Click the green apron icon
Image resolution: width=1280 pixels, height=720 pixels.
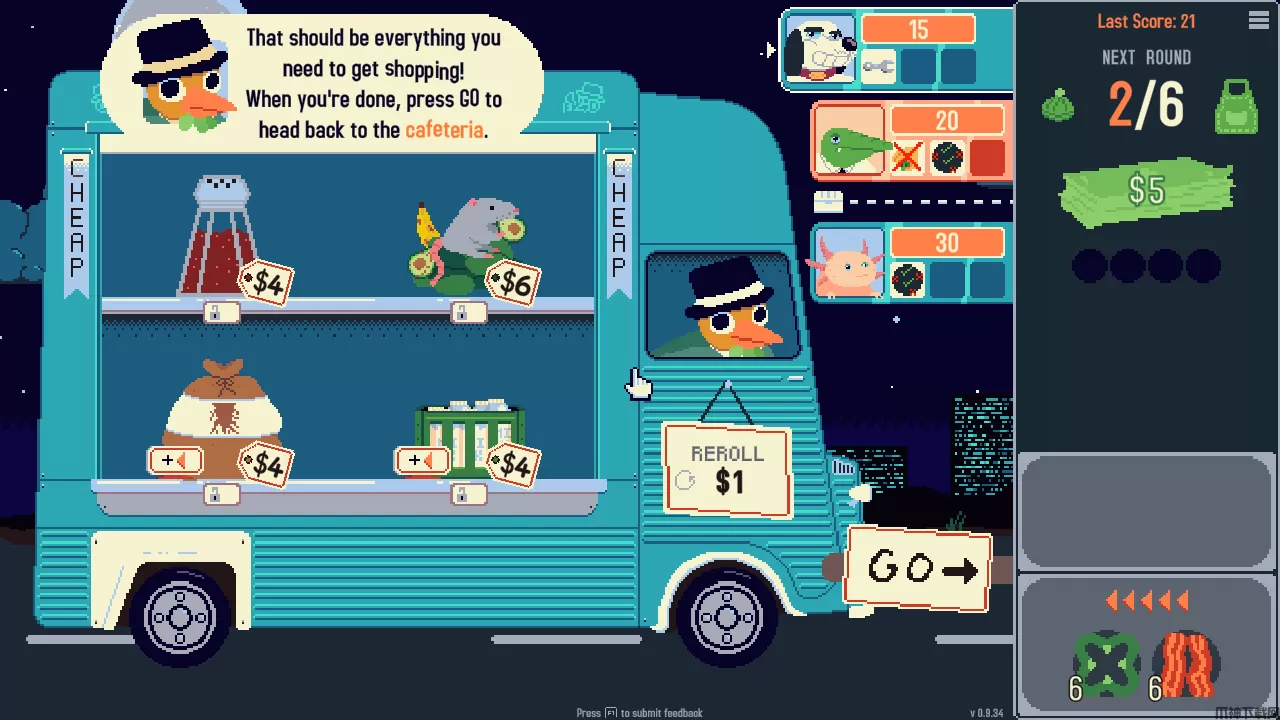(1236, 106)
